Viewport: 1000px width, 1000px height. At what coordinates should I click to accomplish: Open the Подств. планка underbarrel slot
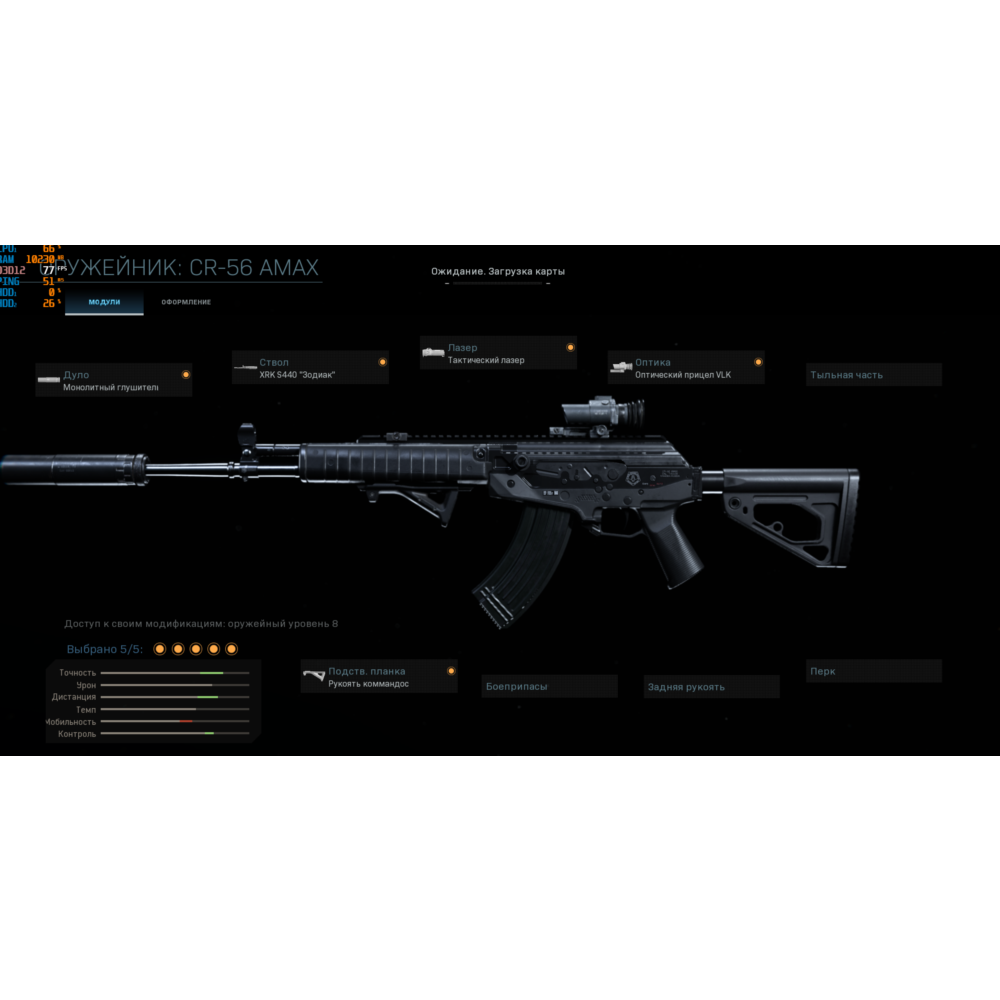(x=379, y=677)
